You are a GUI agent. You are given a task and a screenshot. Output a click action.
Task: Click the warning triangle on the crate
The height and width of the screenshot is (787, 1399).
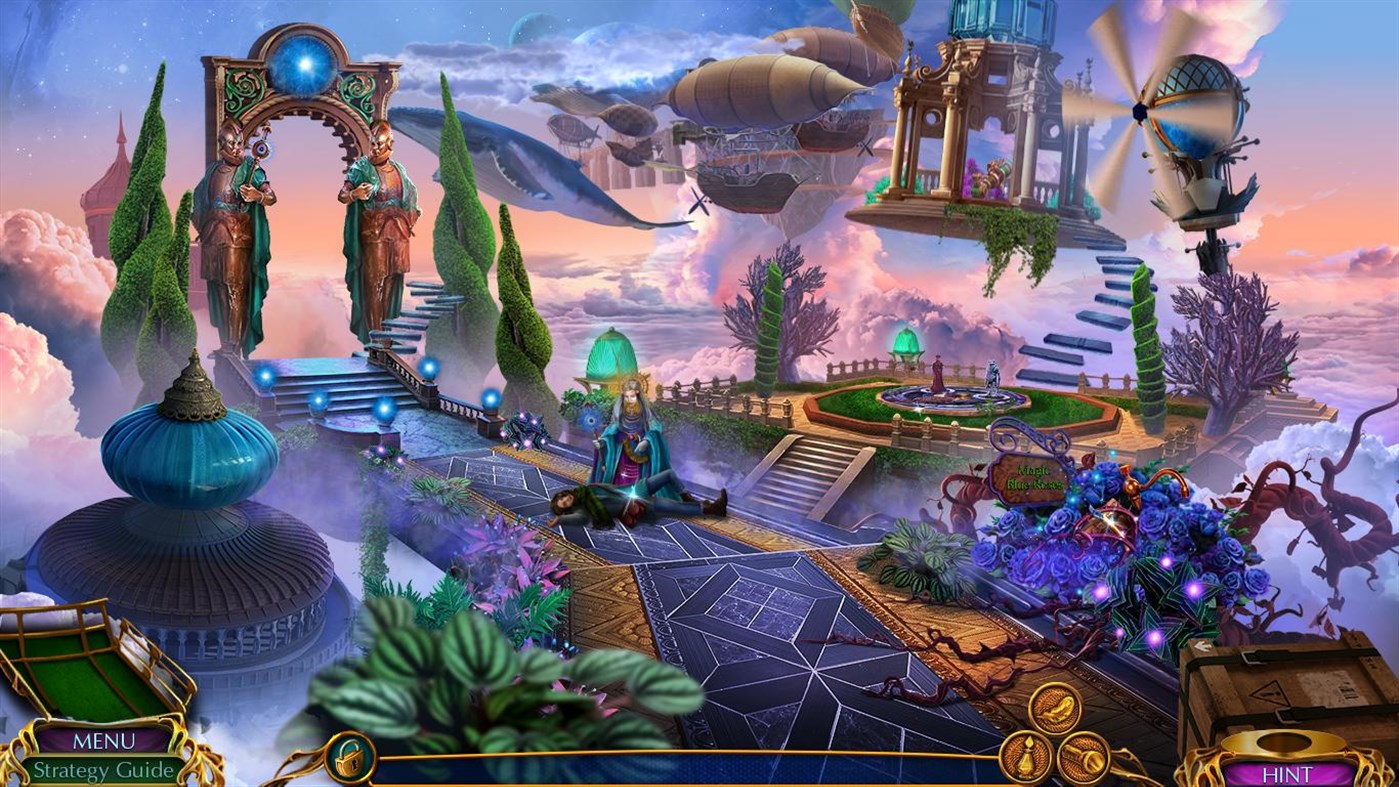click(x=1269, y=692)
